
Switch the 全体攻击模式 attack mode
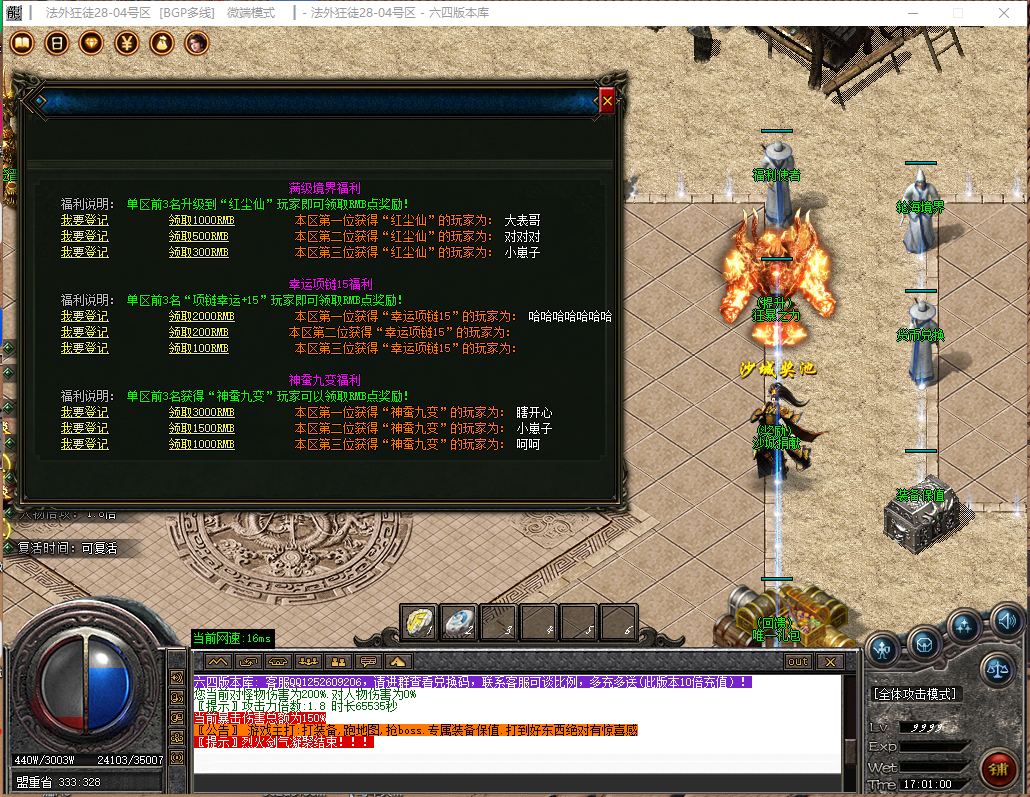pos(916,693)
